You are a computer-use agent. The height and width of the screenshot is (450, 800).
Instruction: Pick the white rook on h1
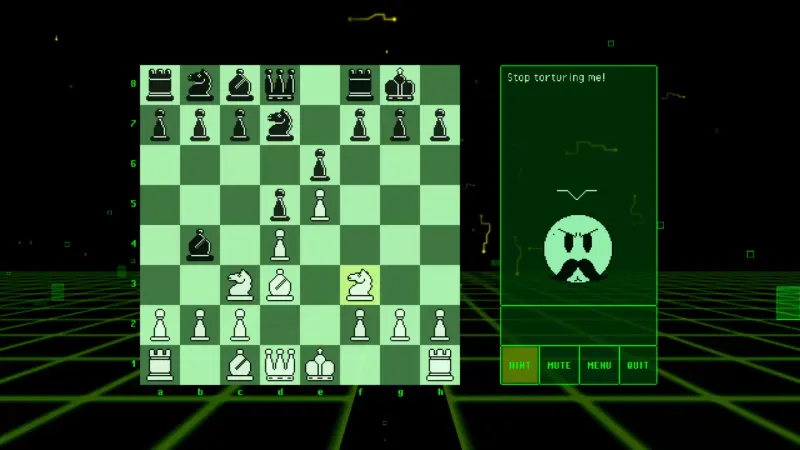(440, 365)
